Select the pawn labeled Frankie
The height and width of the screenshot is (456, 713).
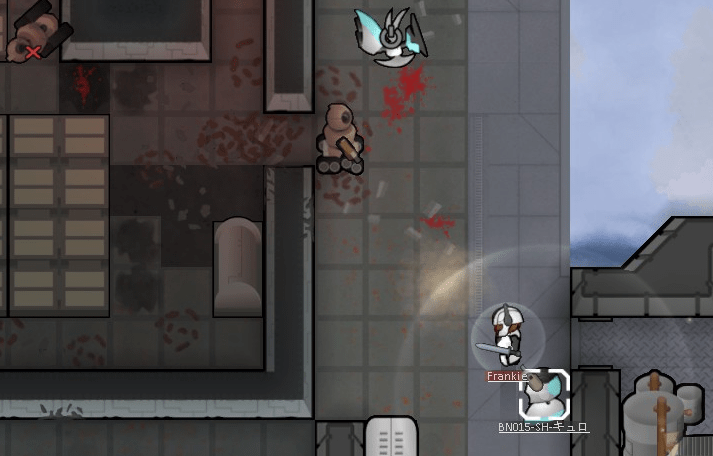[x=509, y=336]
